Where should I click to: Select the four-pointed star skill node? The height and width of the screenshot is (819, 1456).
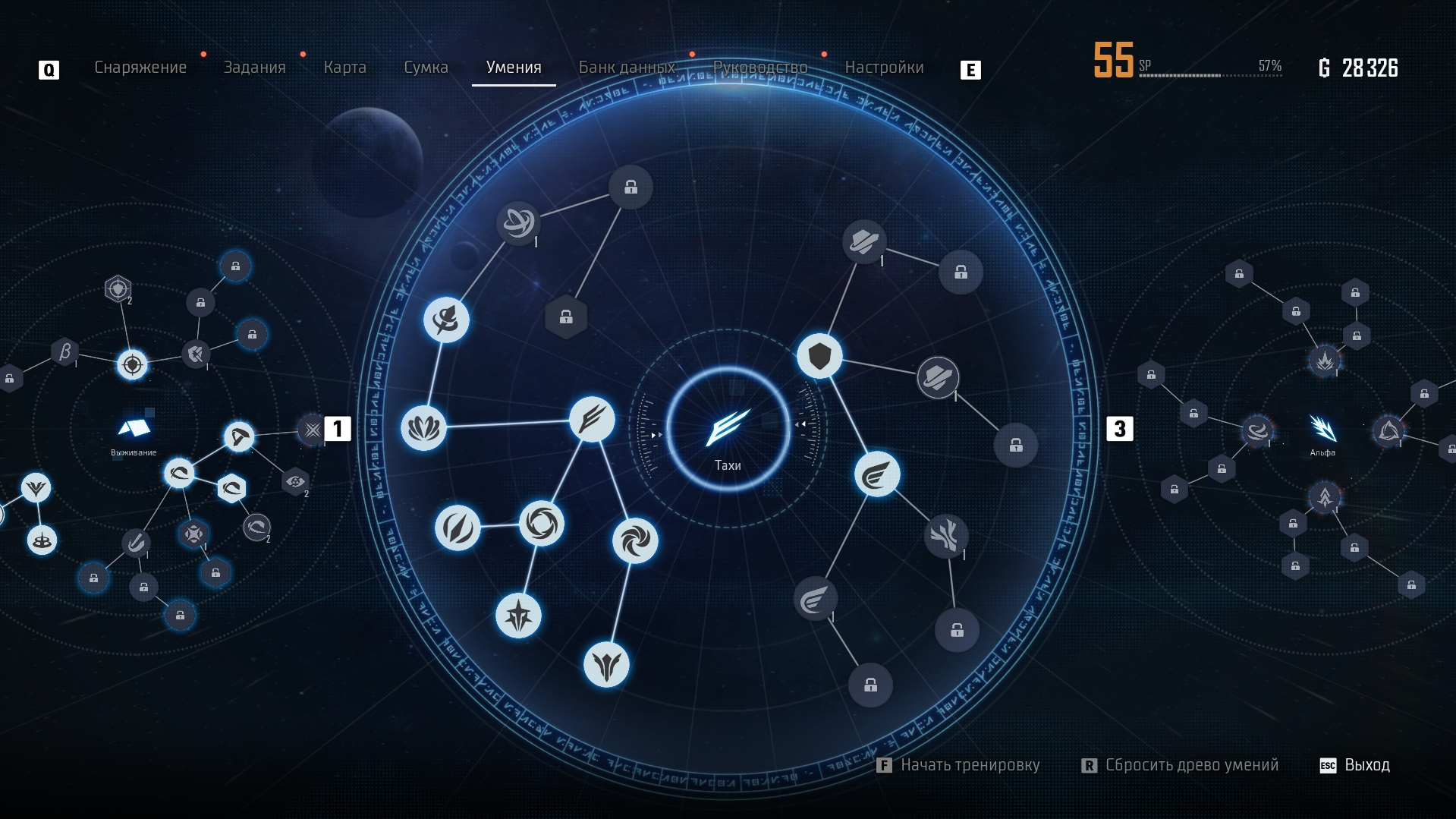point(518,615)
